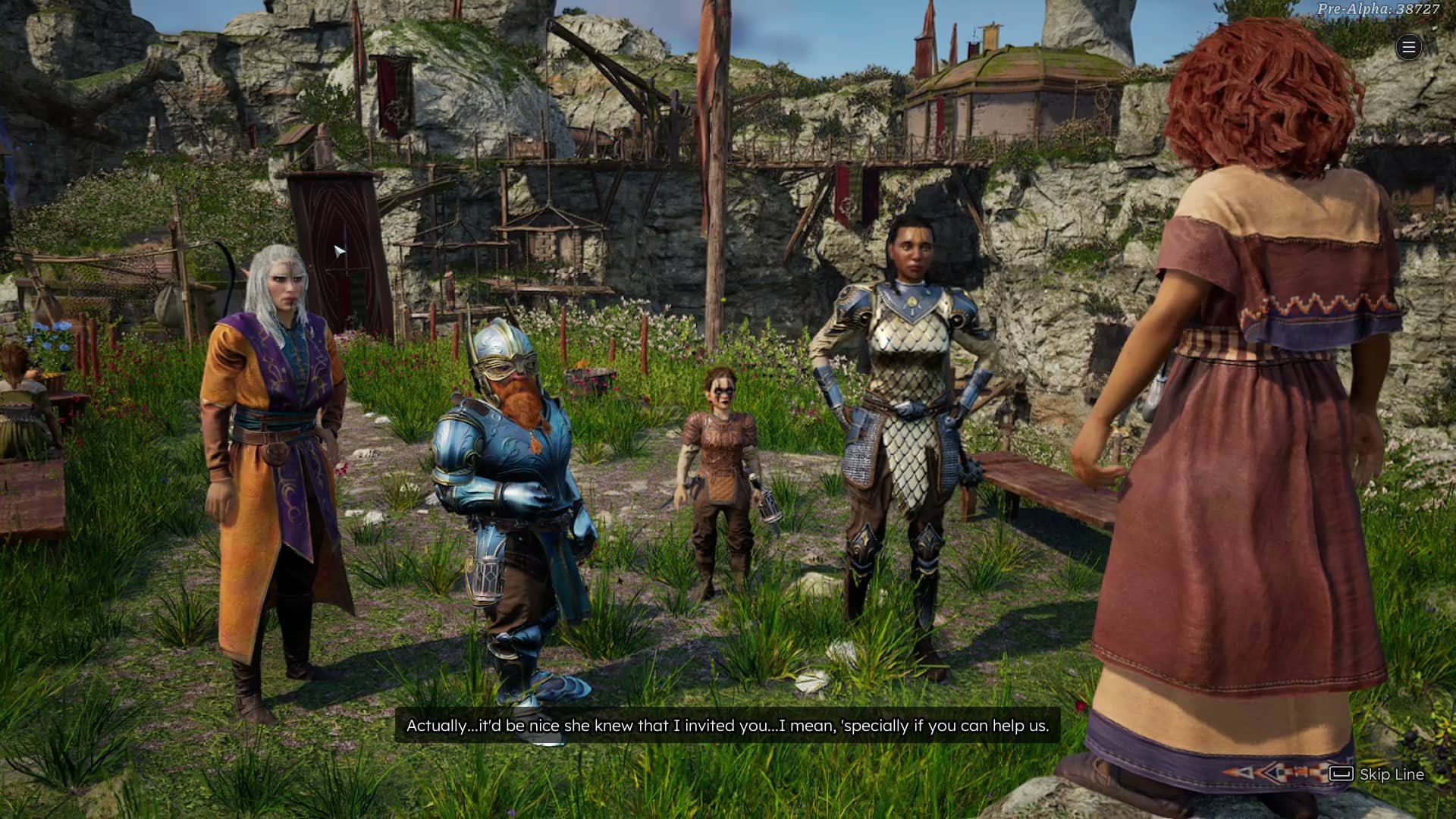The width and height of the screenshot is (1456, 819).
Task: Click the small woman holding a bottle
Action: tap(720, 447)
